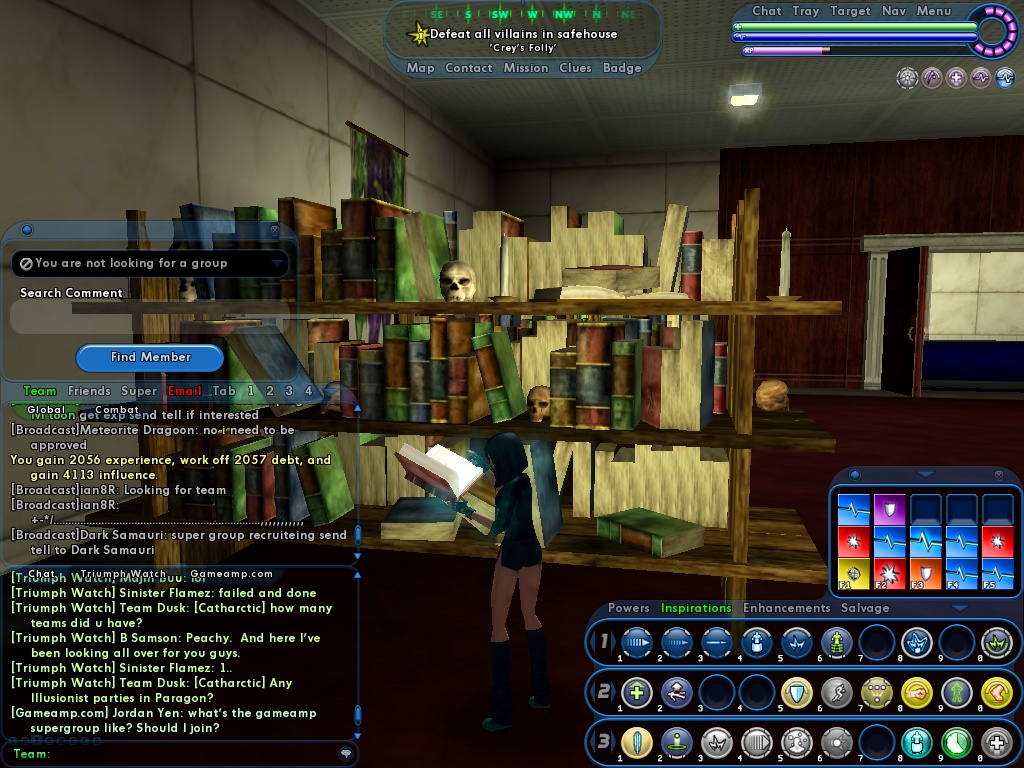Image resolution: width=1024 pixels, height=768 pixels.
Task: Open the looking for group dropdown
Action: pyautogui.click(x=150, y=263)
